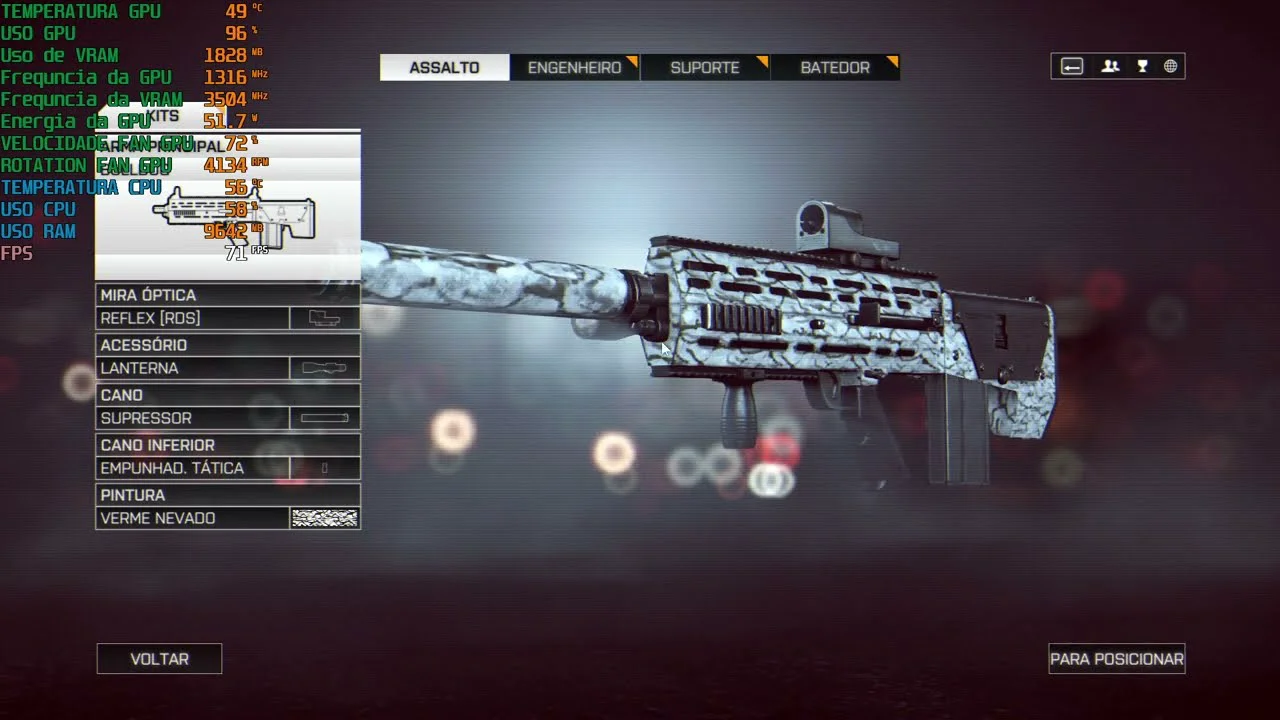Open the Suporte class tab
Viewport: 1280px width, 720px height.
tap(705, 68)
